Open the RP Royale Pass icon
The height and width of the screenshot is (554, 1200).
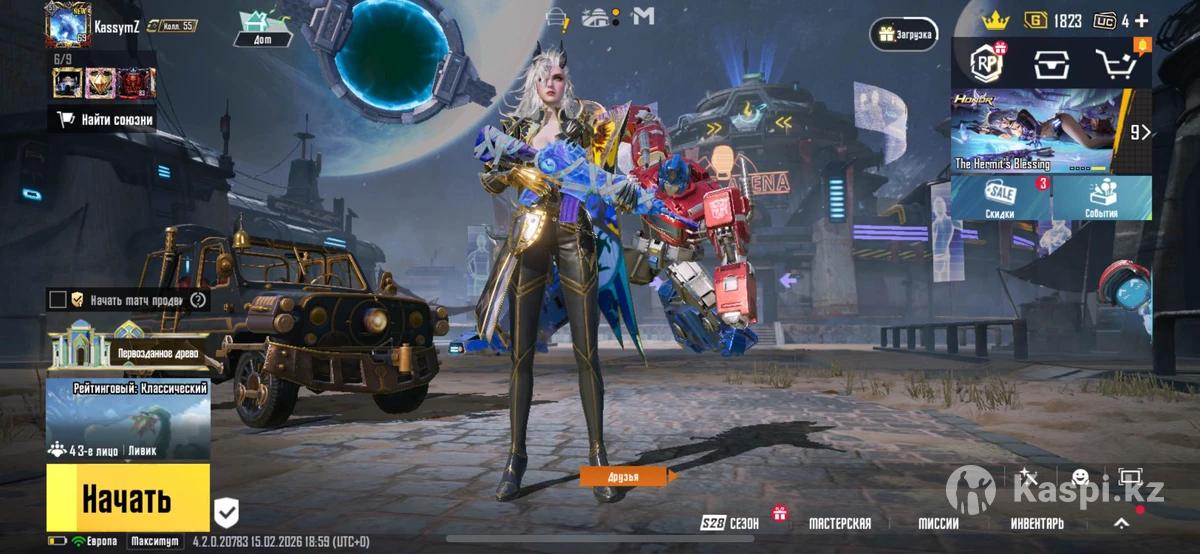tap(986, 64)
